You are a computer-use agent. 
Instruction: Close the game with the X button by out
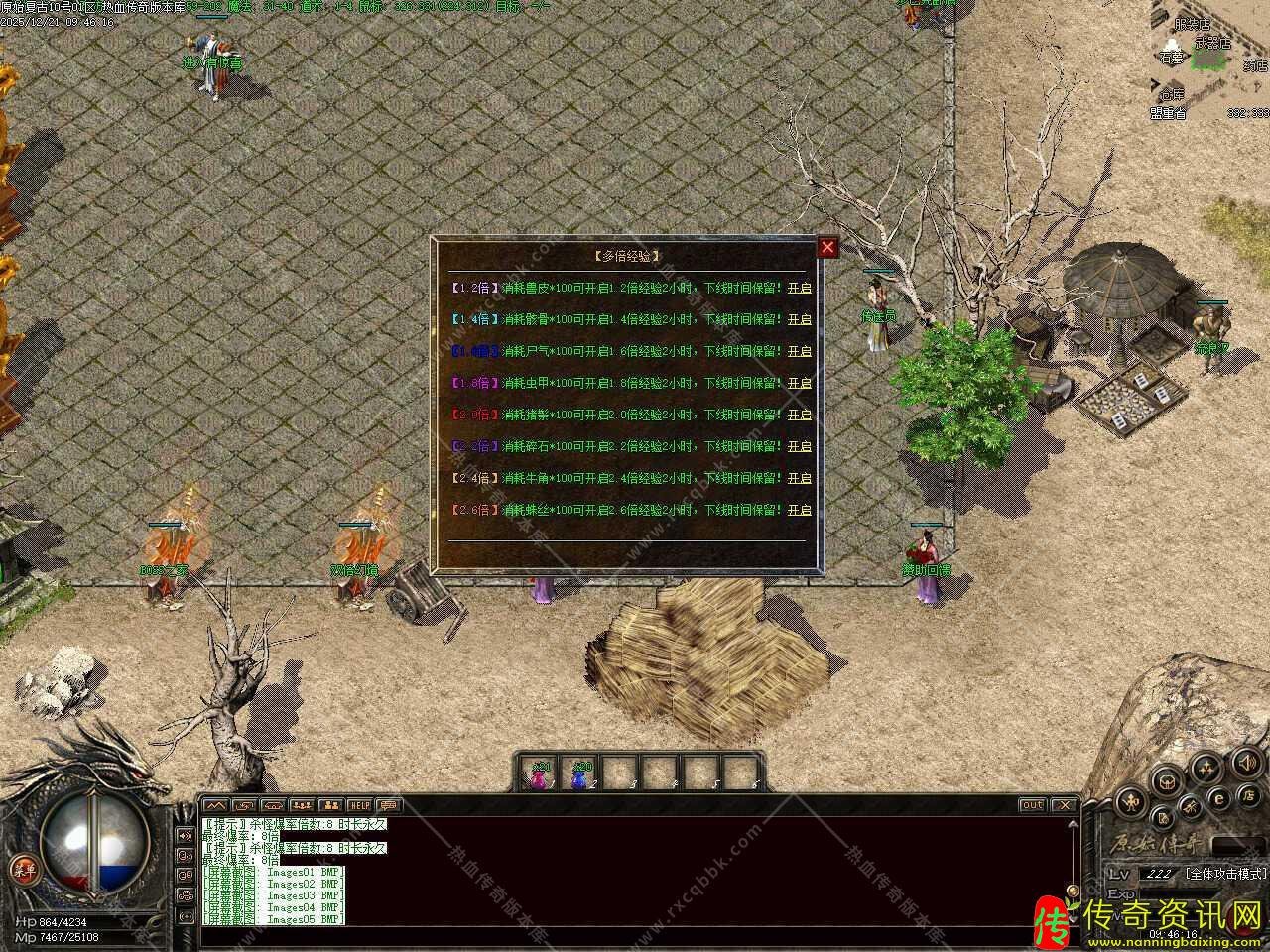tap(1064, 805)
